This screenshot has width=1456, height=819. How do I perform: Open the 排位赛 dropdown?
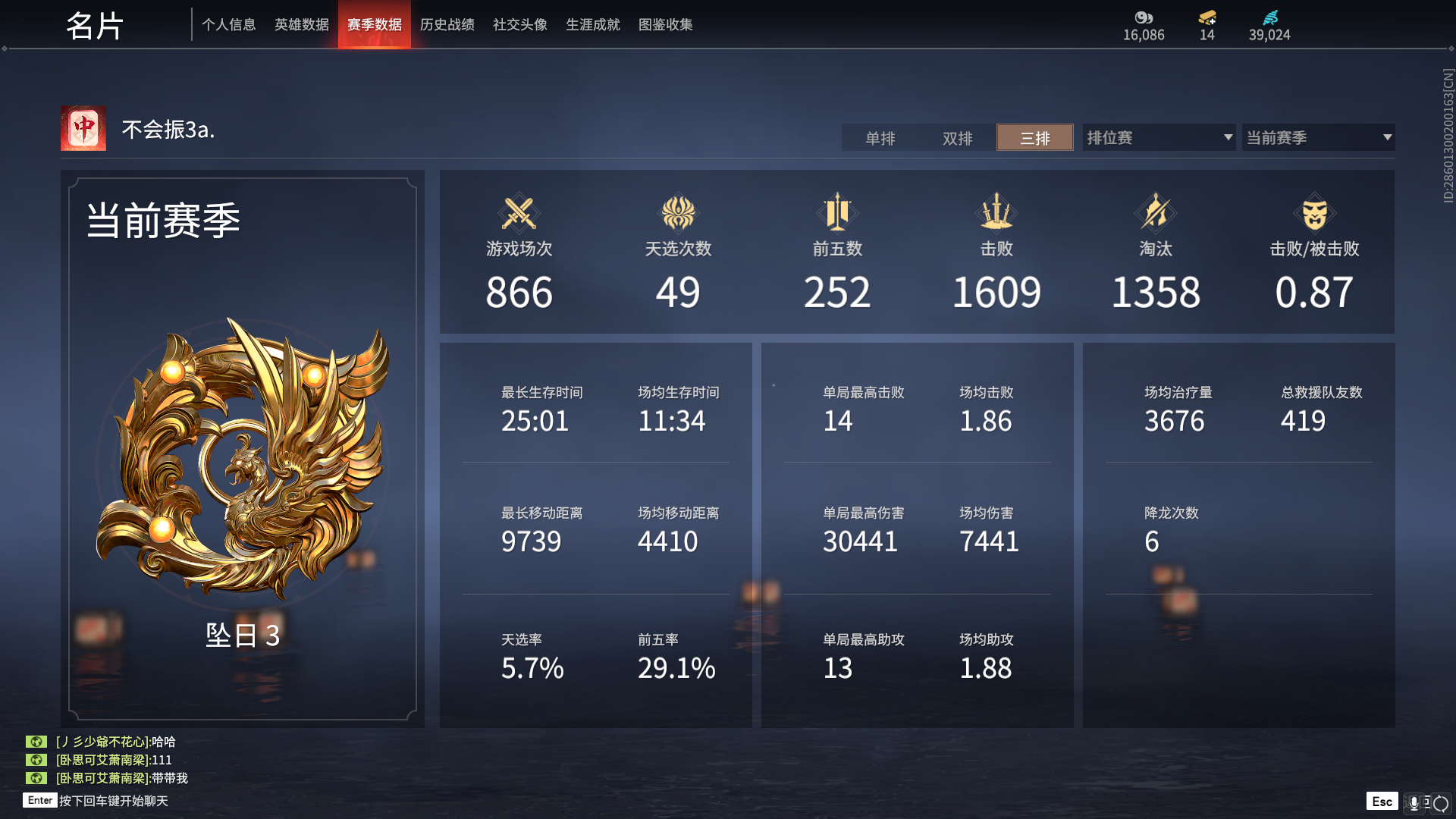coord(1158,137)
